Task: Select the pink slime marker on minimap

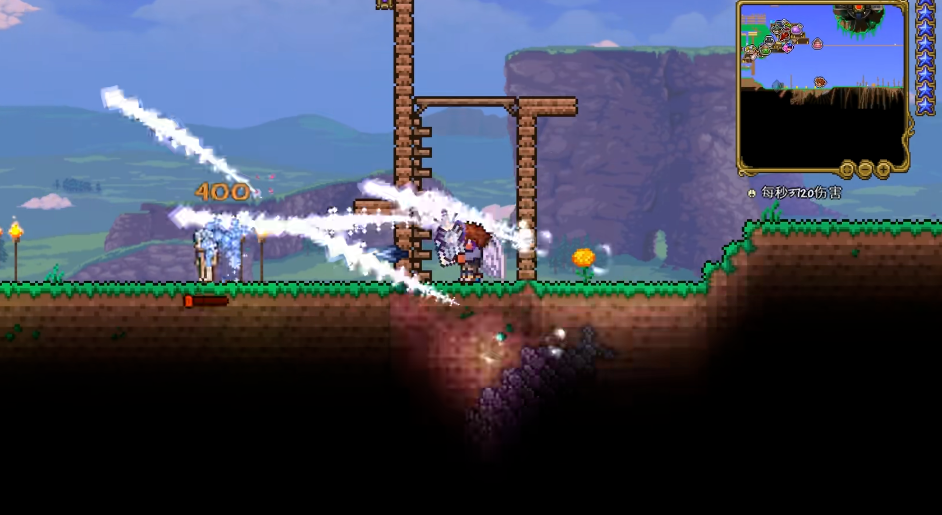Action: point(817,44)
